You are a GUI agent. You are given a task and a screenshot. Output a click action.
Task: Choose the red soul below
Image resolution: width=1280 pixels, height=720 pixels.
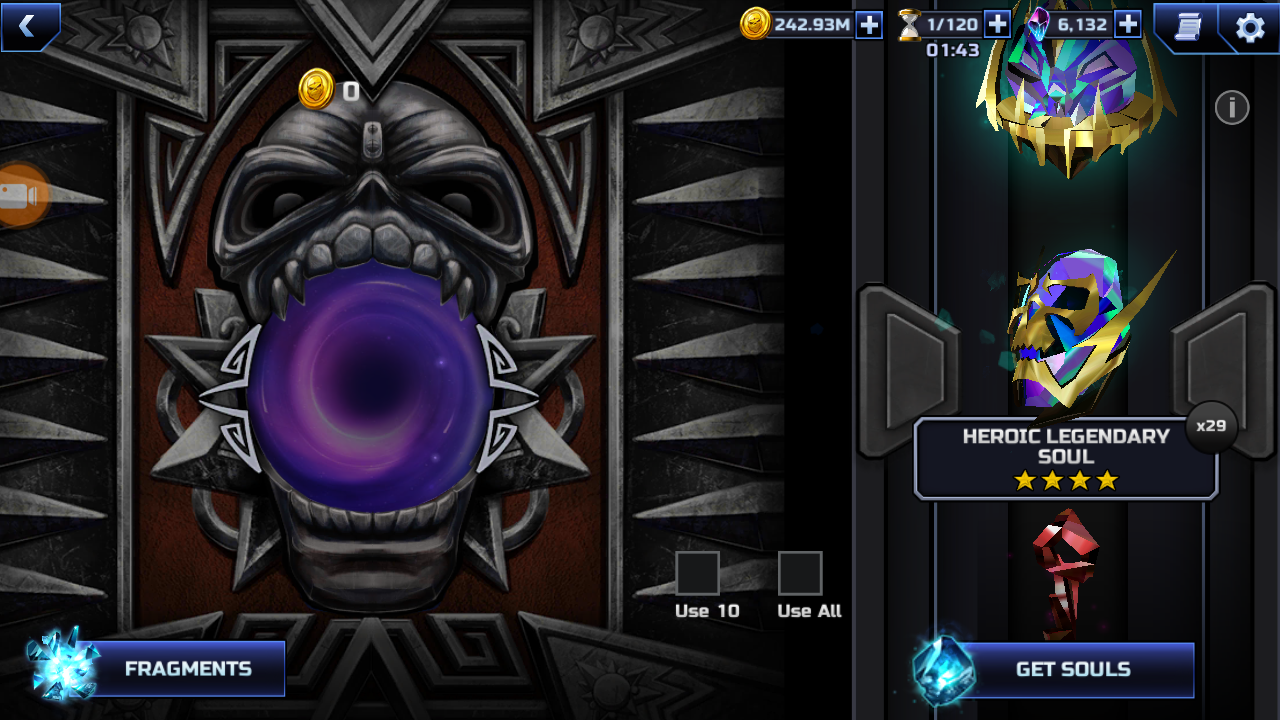1065,570
